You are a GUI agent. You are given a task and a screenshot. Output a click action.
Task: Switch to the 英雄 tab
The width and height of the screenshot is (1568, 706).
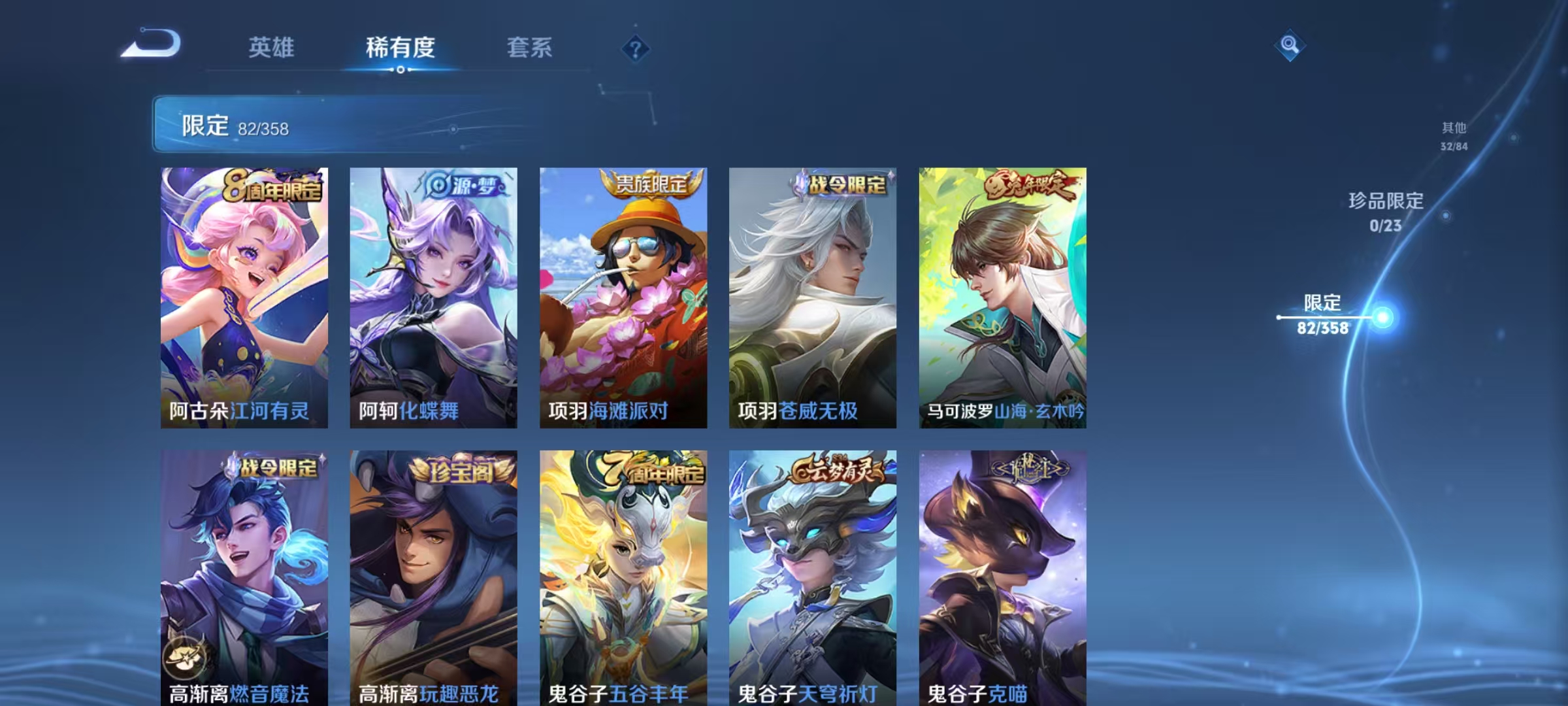pos(272,48)
